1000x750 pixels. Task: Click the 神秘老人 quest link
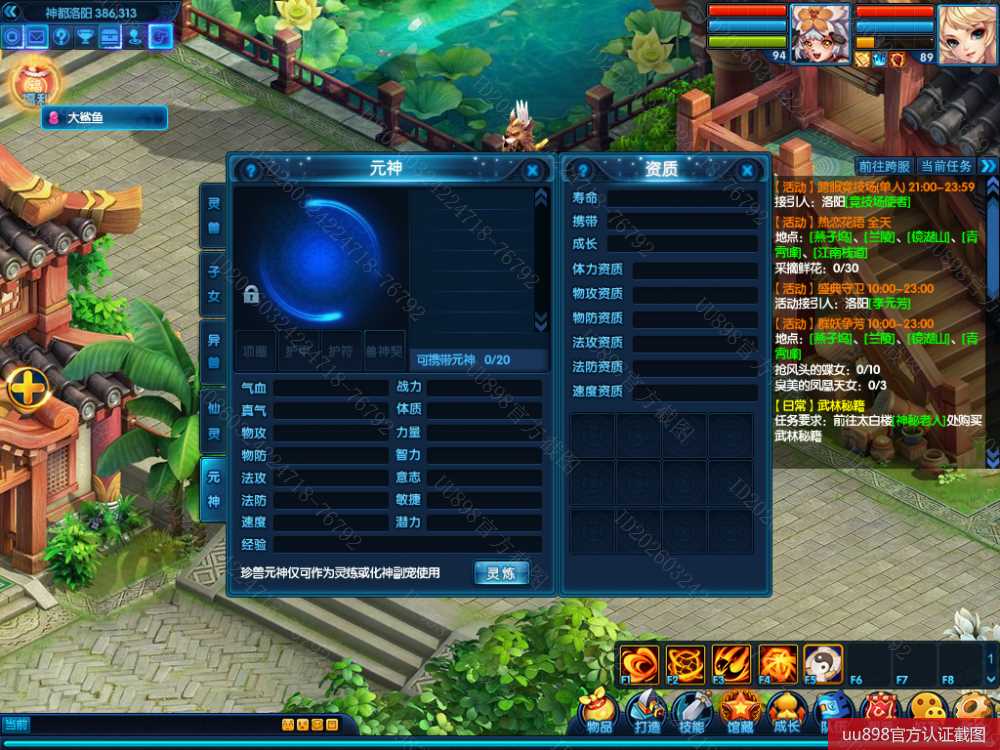918,420
